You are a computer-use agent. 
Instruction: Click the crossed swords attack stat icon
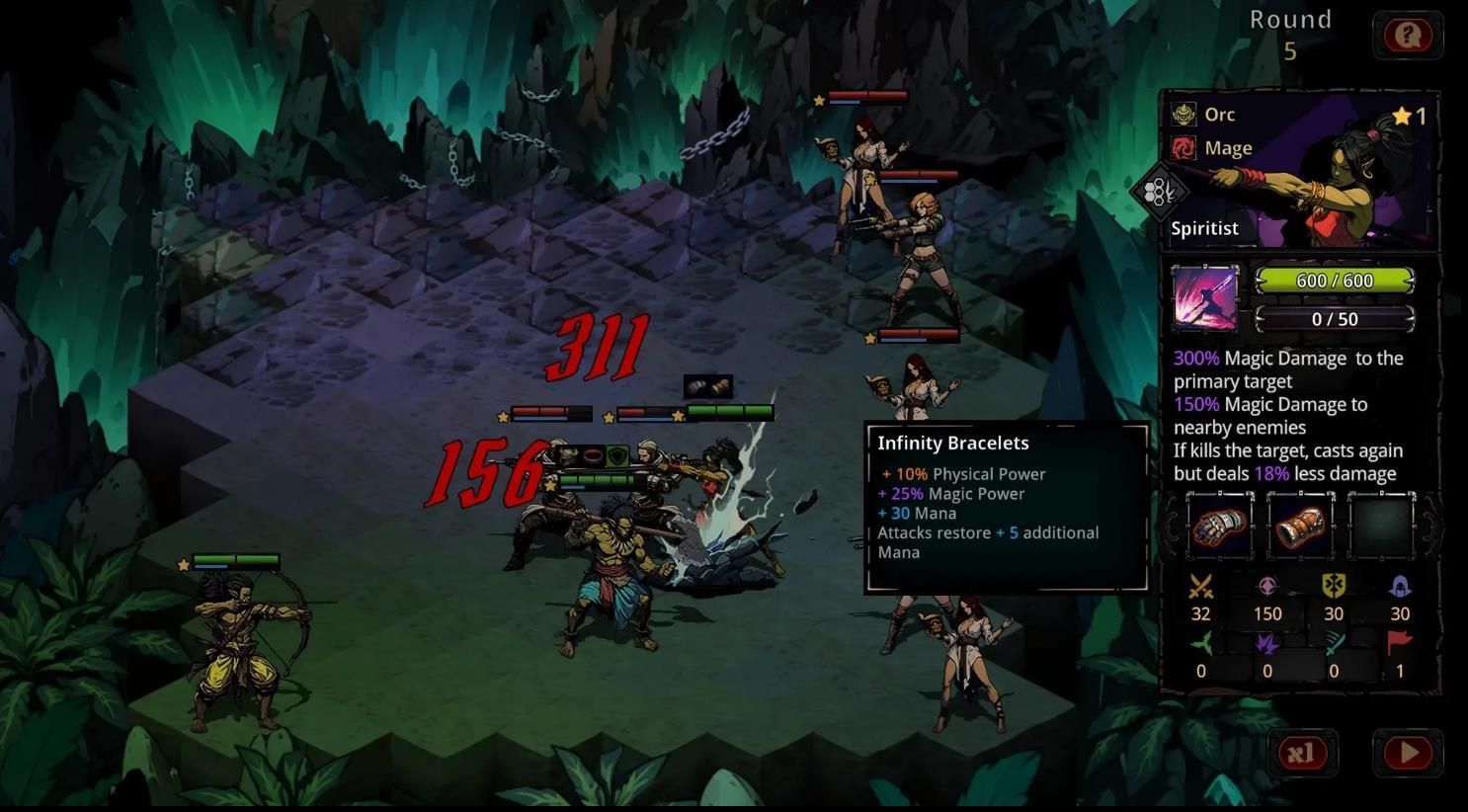(1200, 587)
